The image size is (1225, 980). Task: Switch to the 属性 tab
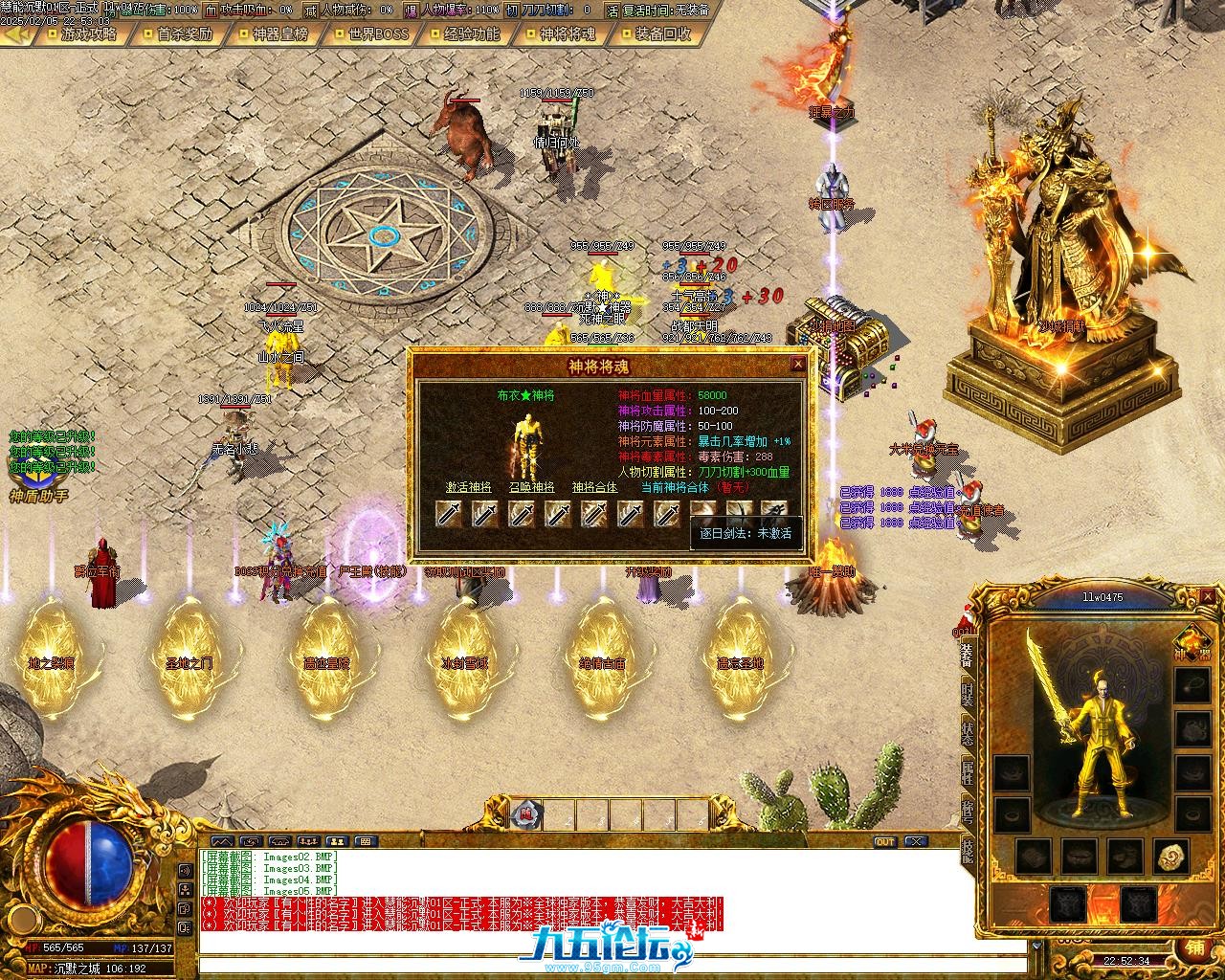pos(968,772)
